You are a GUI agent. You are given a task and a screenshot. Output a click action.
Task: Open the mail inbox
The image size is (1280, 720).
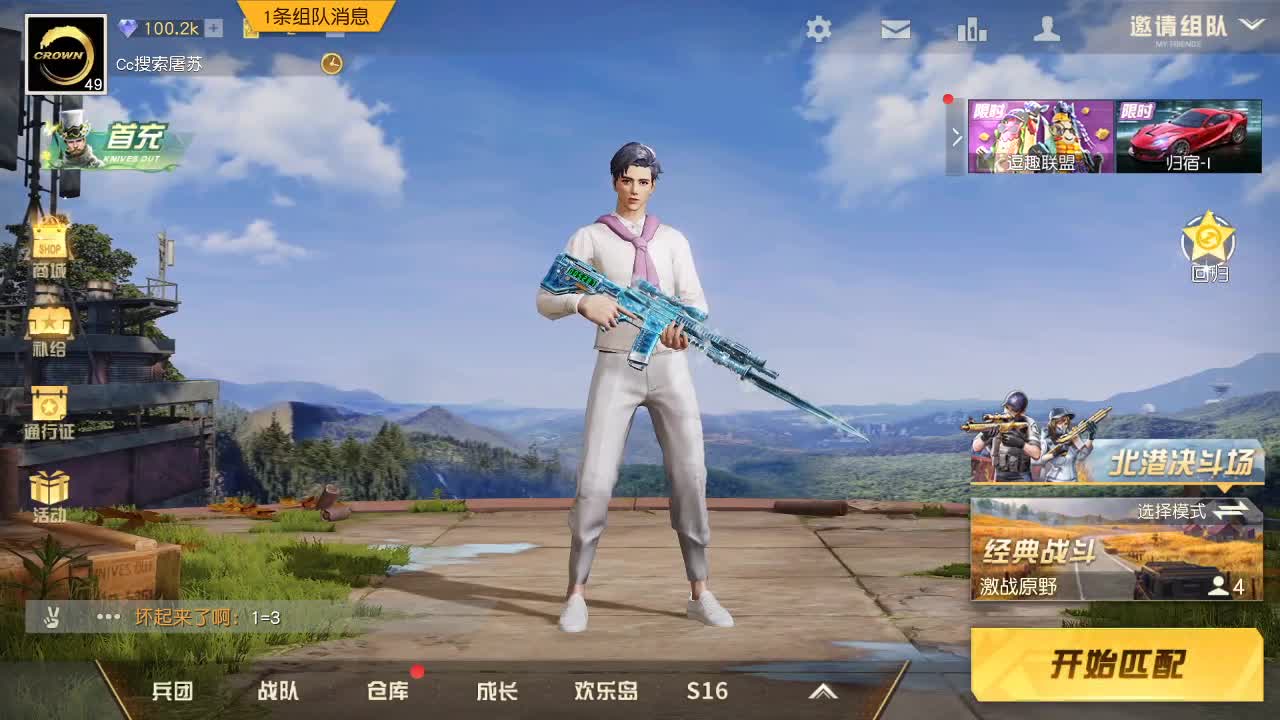(x=893, y=30)
